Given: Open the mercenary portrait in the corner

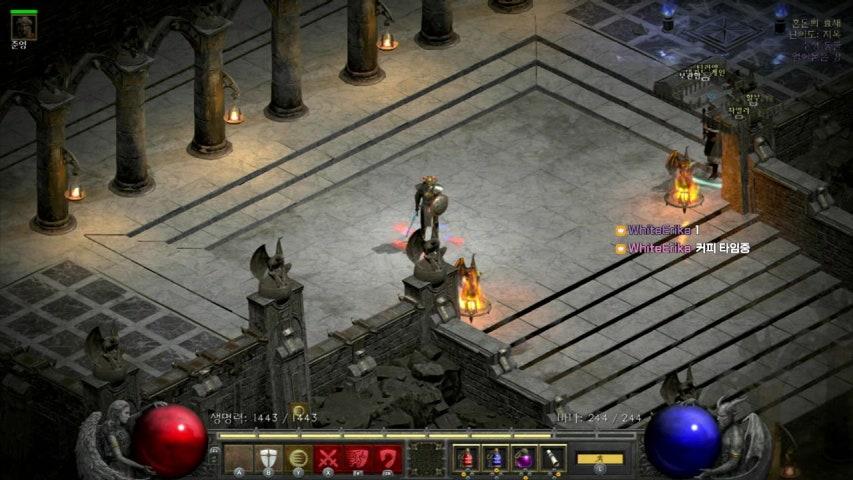Looking at the screenshot, I should point(23,26).
